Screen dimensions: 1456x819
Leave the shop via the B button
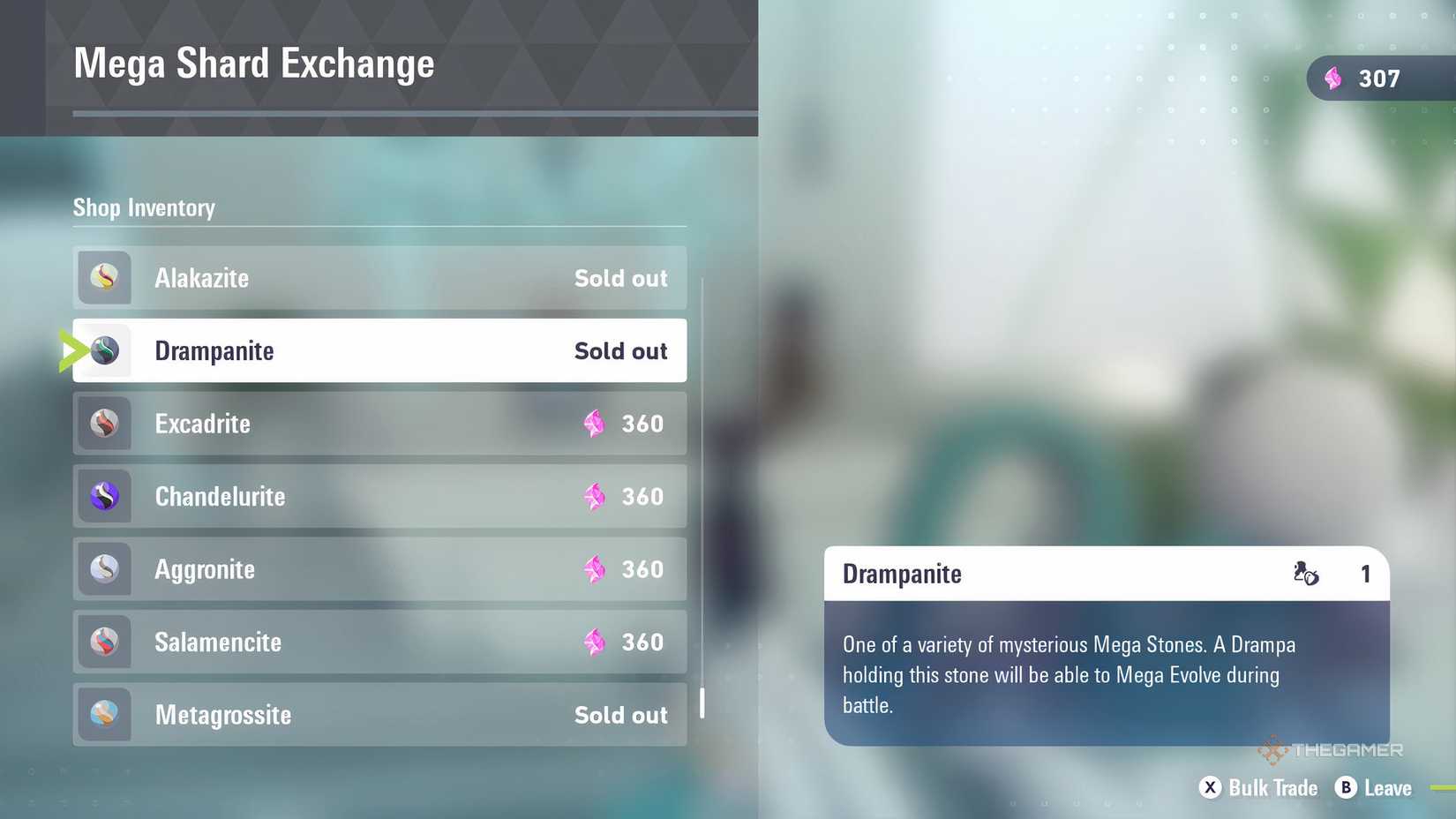click(x=1347, y=788)
